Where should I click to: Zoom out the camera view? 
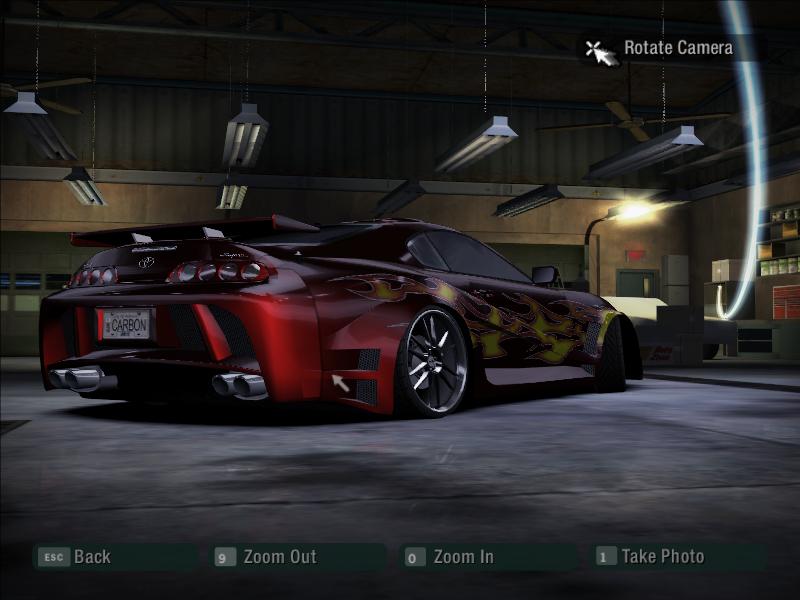coord(279,557)
